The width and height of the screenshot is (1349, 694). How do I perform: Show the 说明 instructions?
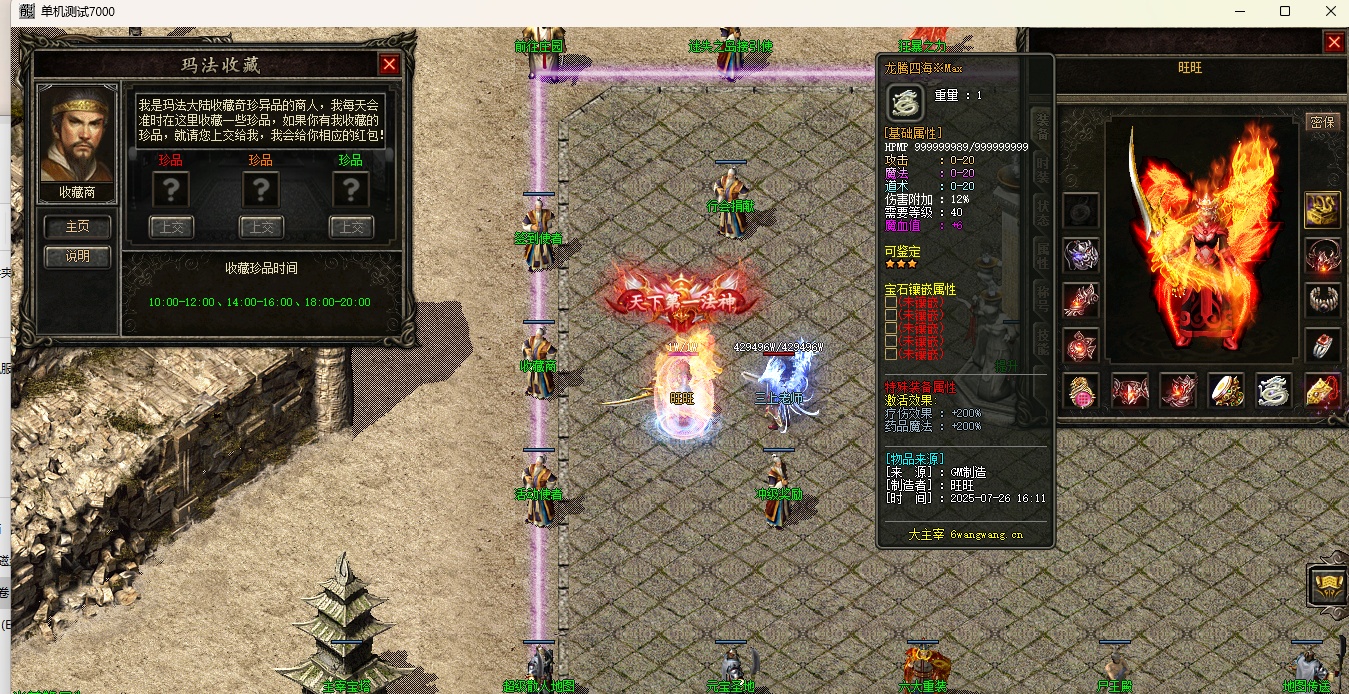tap(77, 257)
